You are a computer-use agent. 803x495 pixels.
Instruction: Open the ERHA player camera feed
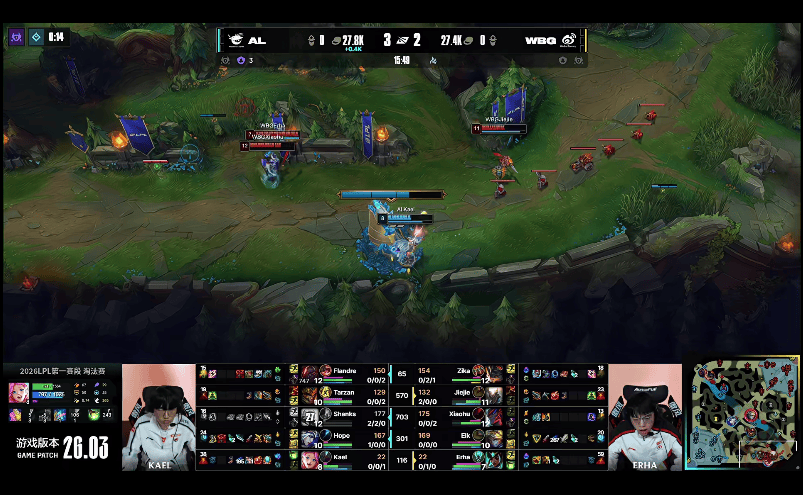click(645, 416)
